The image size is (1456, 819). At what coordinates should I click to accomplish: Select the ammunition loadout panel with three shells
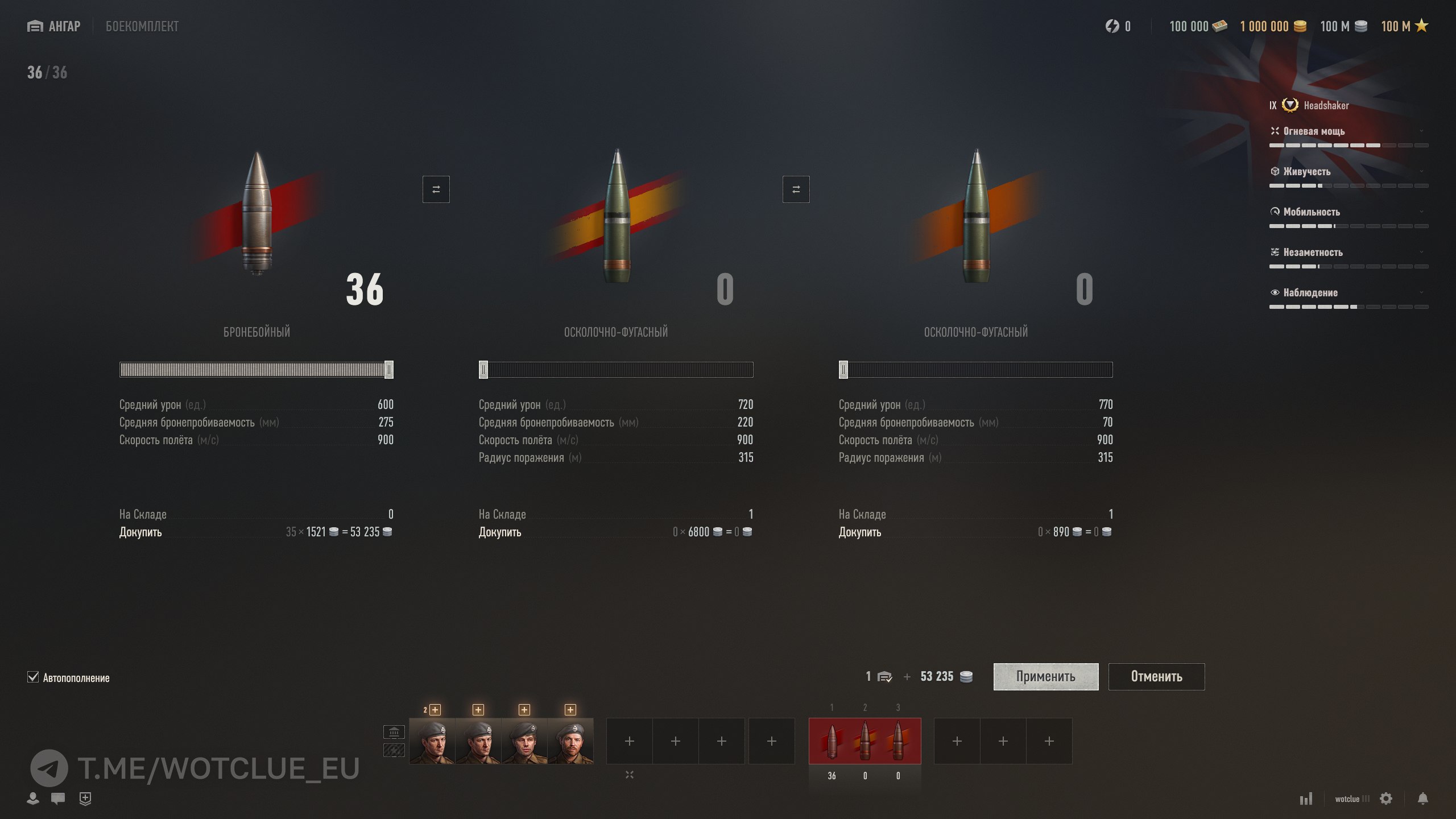point(864,741)
